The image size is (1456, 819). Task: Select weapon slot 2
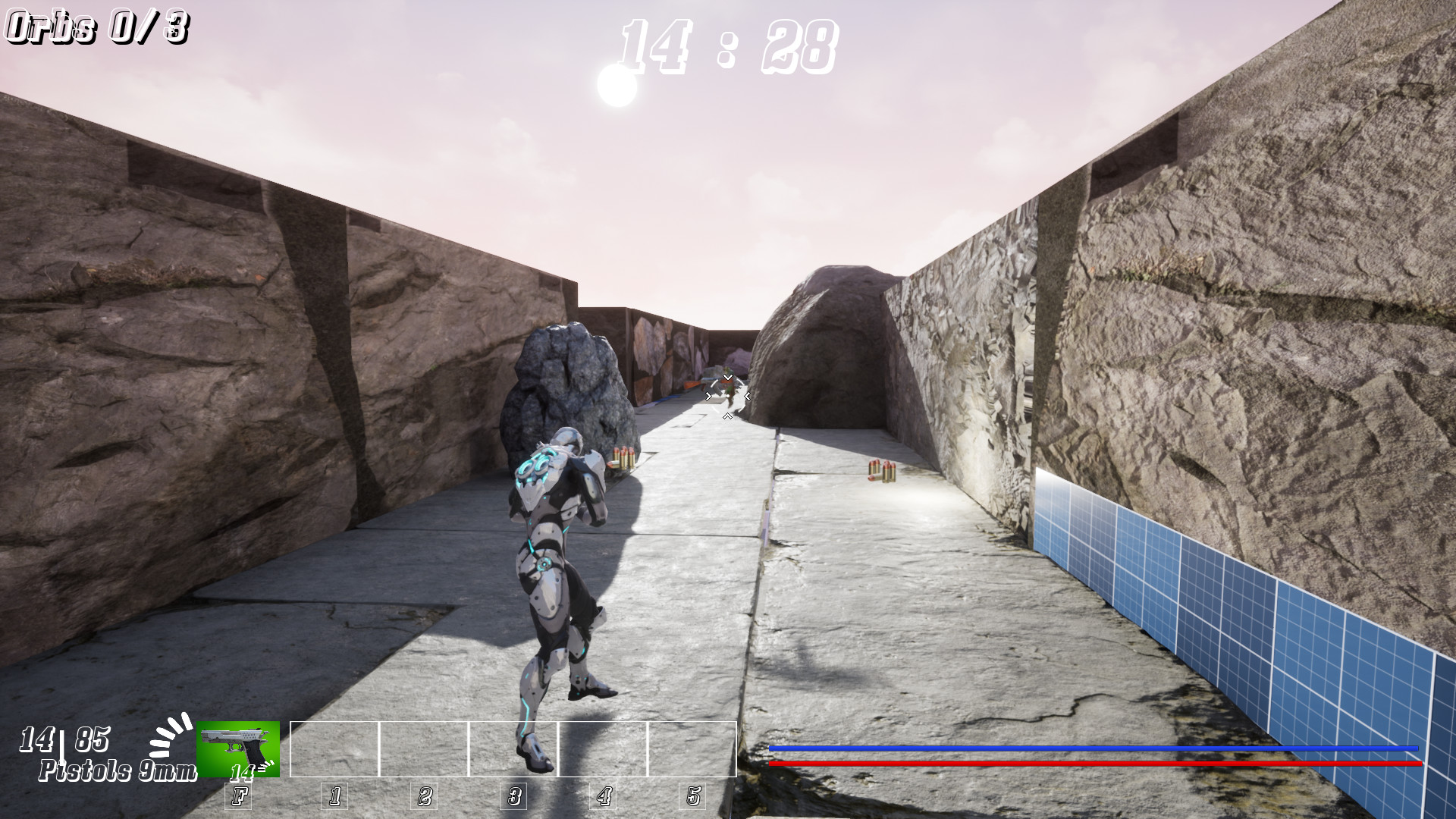[x=425, y=796]
